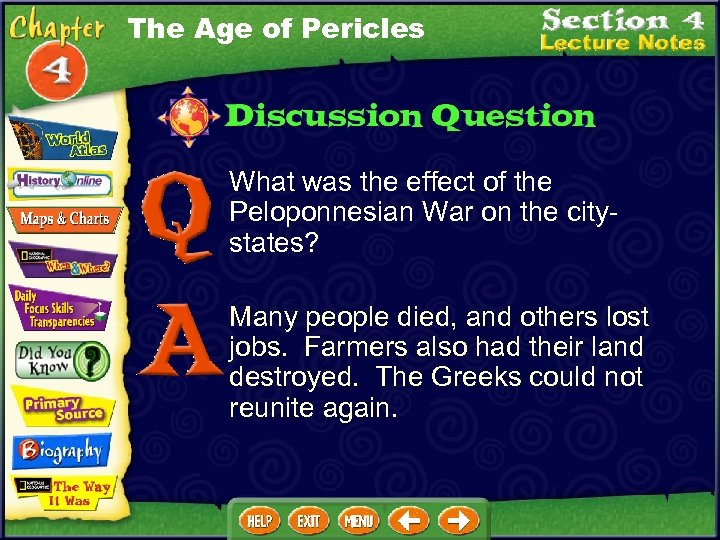
Task: Exit the presentation with EXIT
Action: pyautogui.click(x=308, y=521)
